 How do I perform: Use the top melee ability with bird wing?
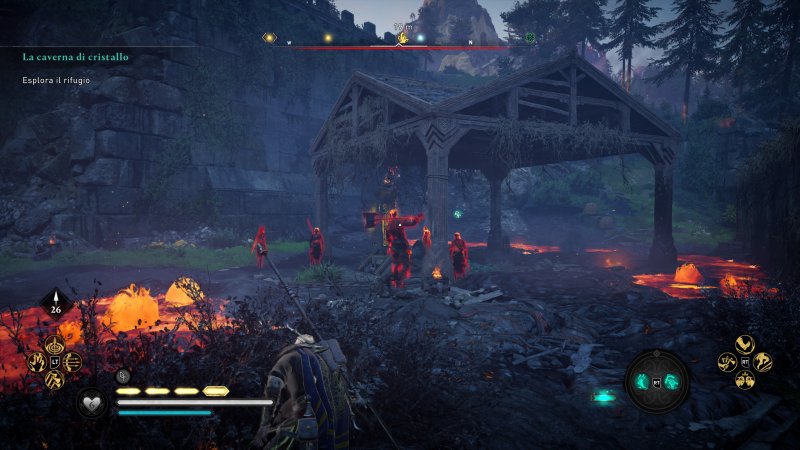pos(745,343)
